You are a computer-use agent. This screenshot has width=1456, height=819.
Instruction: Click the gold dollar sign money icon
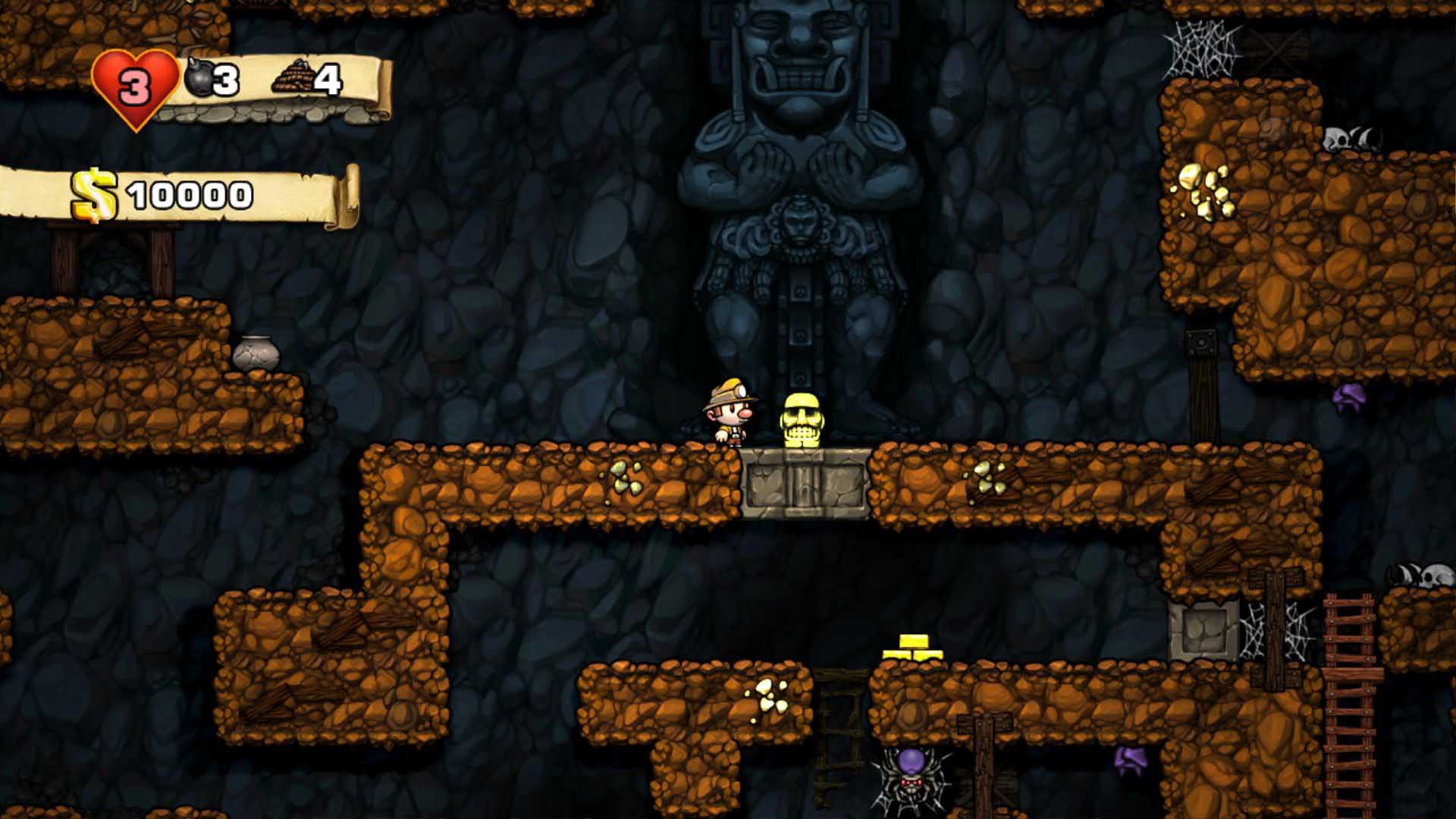pyautogui.click(x=95, y=195)
